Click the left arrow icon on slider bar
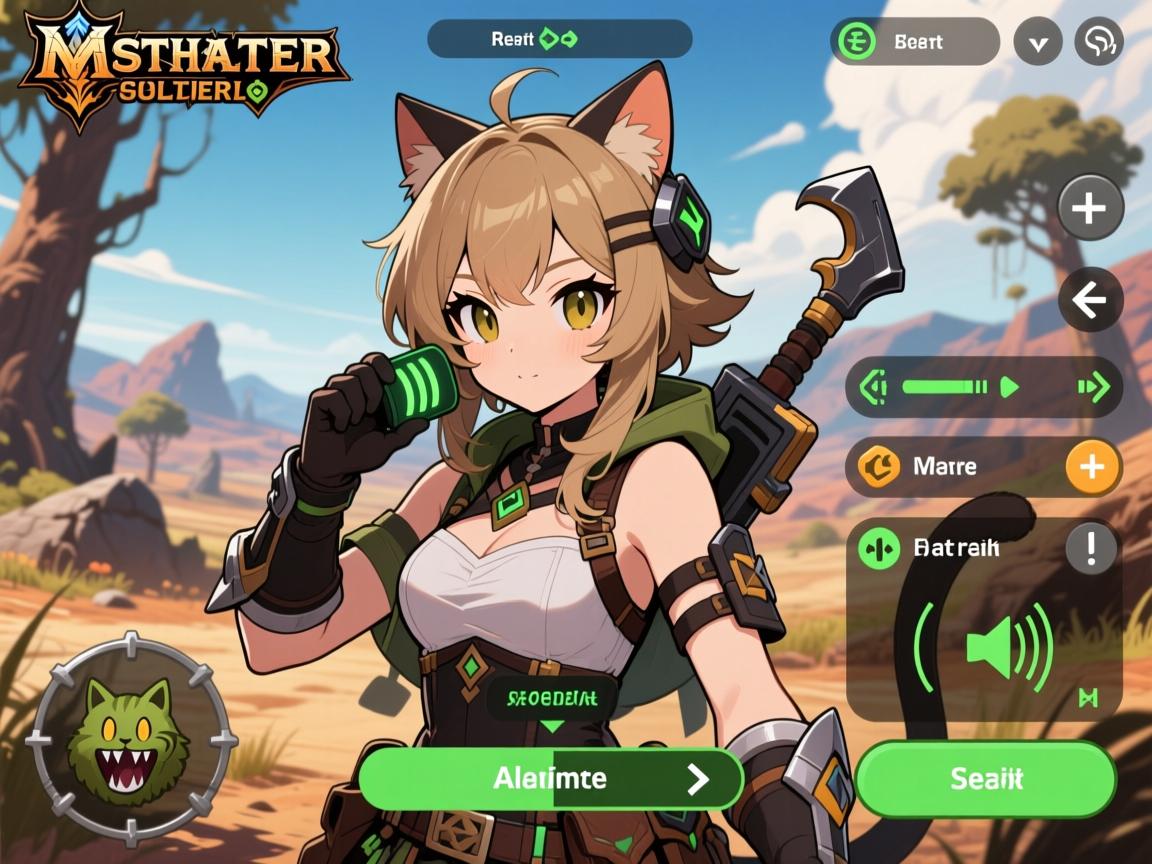This screenshot has width=1152, height=864. 874,387
